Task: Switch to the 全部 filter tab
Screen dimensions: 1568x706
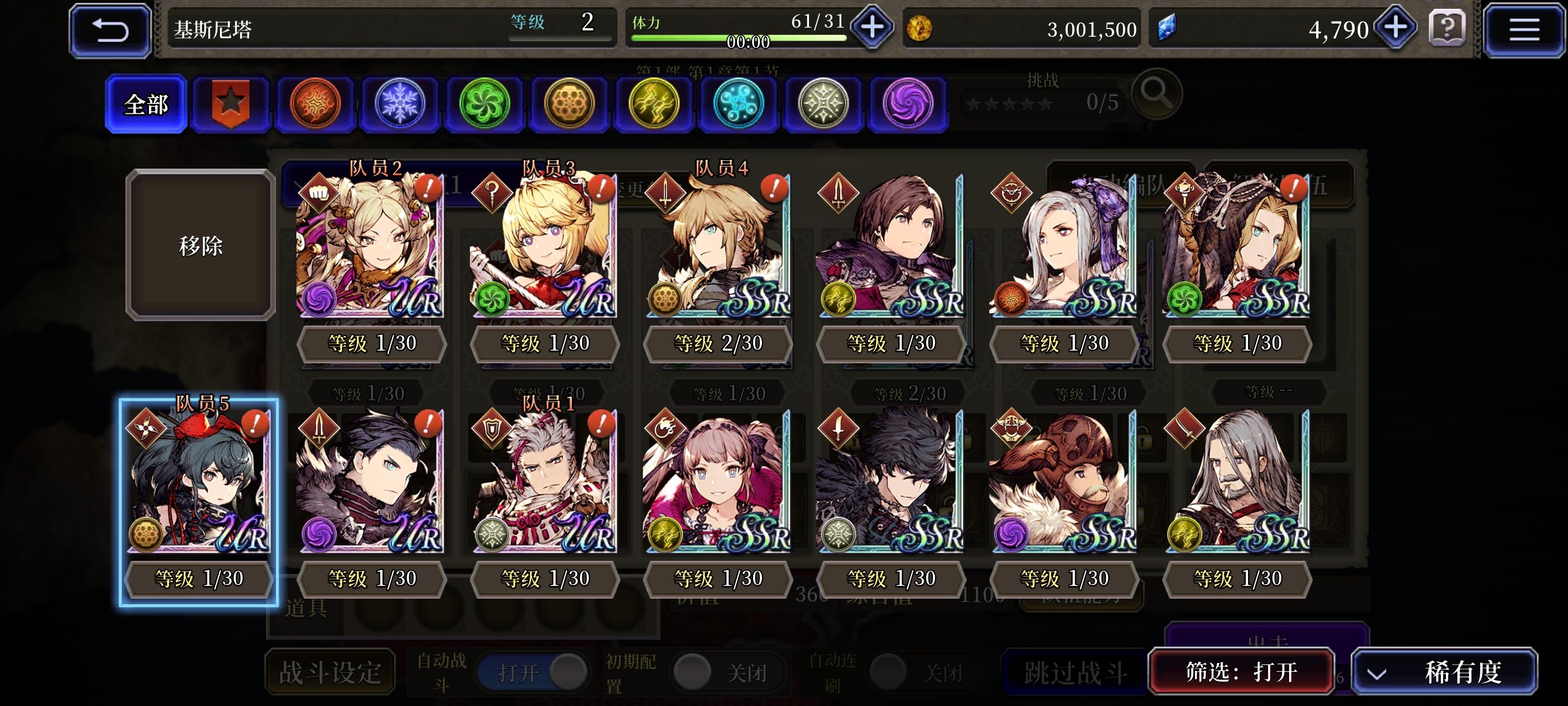Action: pyautogui.click(x=145, y=103)
